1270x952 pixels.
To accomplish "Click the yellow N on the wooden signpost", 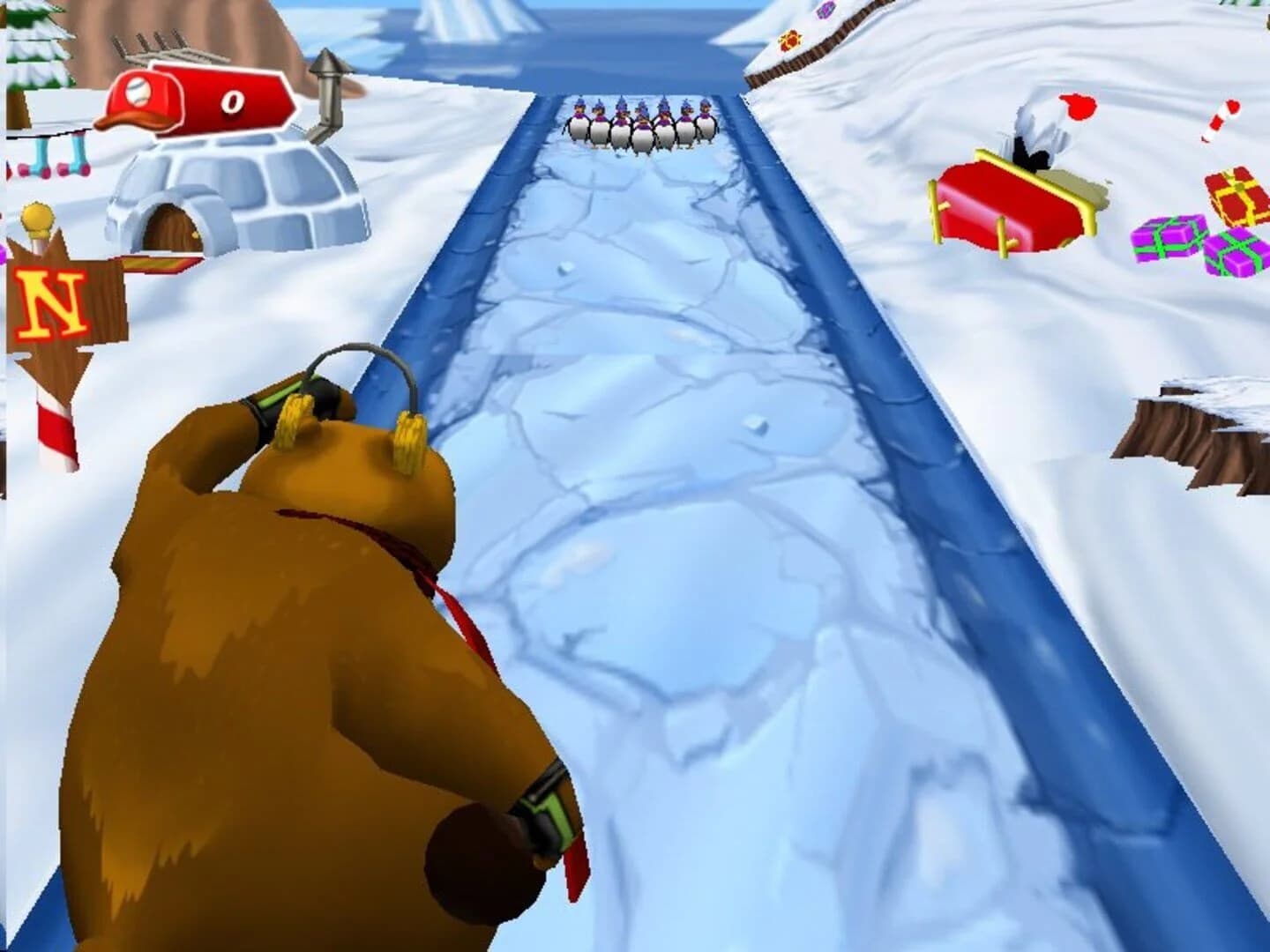I will tap(53, 300).
